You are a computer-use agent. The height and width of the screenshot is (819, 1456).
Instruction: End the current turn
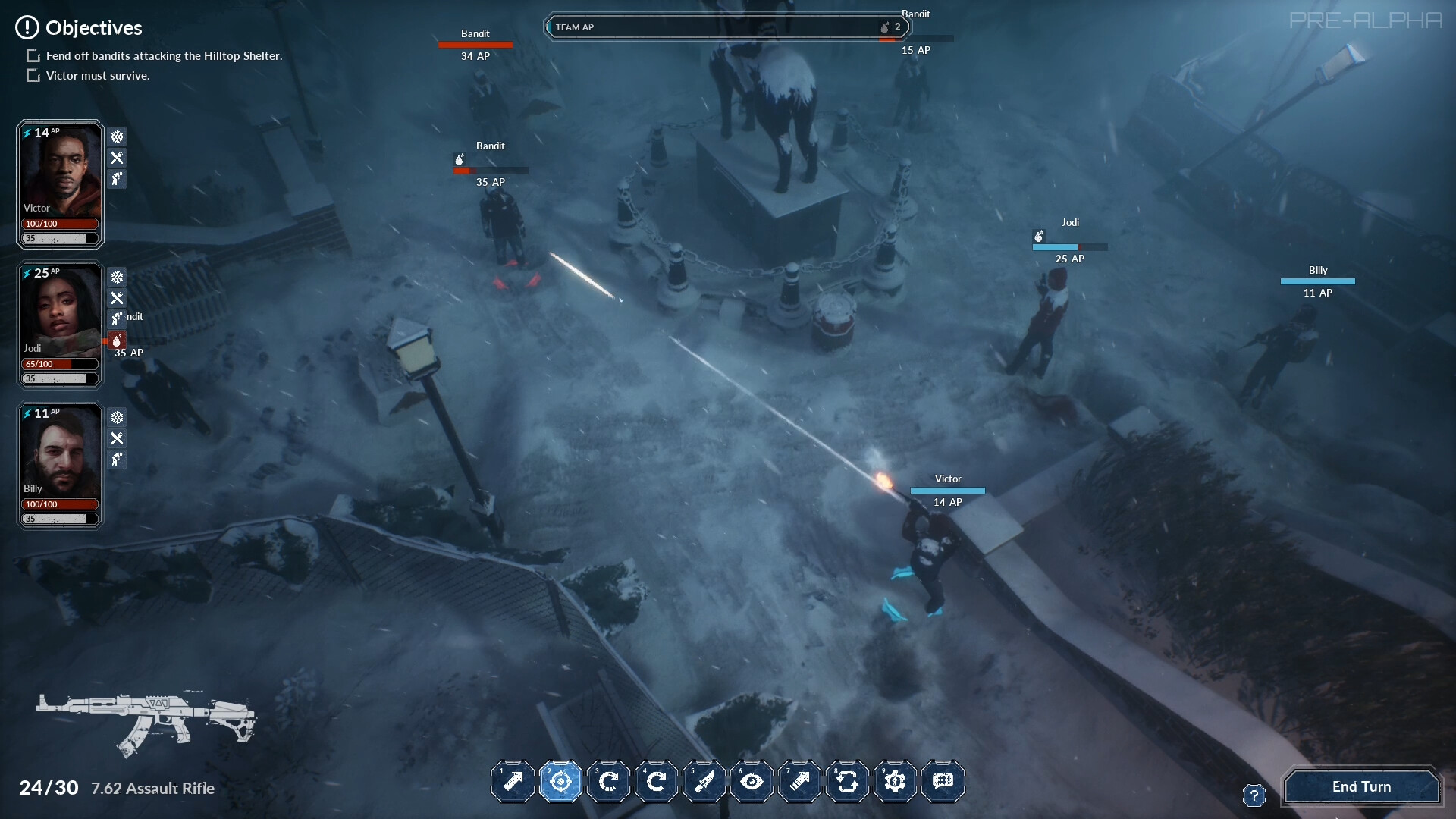(1361, 786)
